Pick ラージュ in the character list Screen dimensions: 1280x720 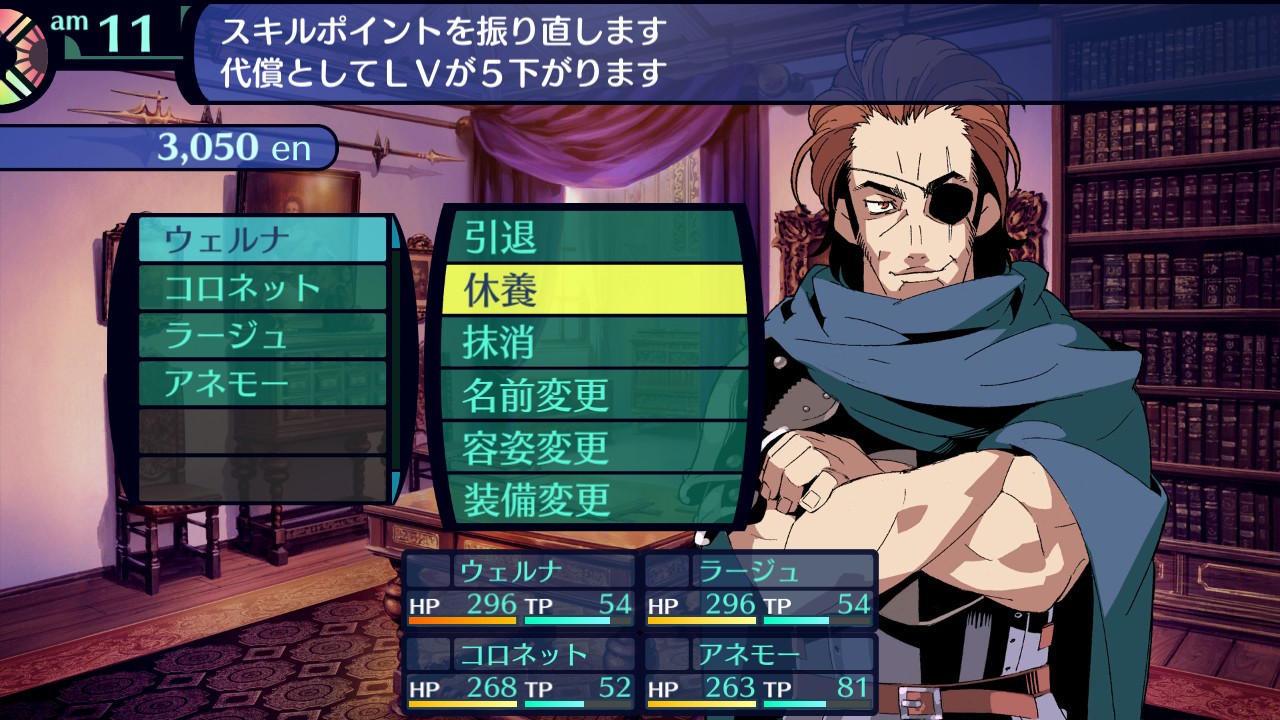pos(262,336)
